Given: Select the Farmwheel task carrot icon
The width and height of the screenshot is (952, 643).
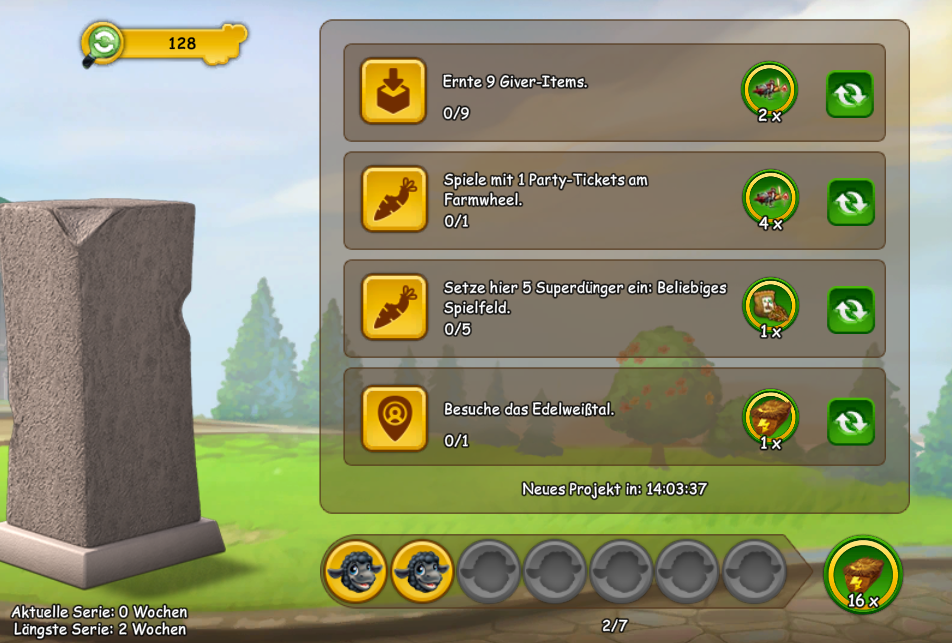Looking at the screenshot, I should [393, 199].
